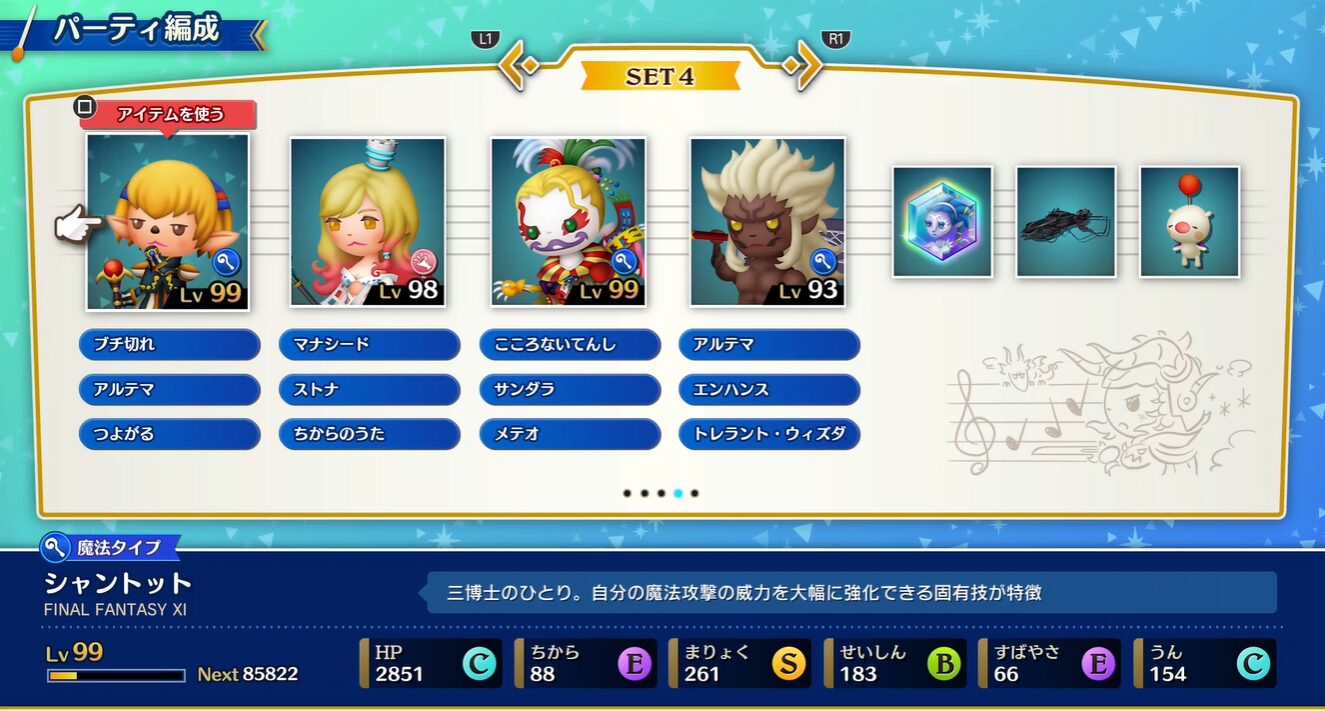Choose the ストナ ability
Image resolution: width=1325 pixels, height=711 pixels.
pos(369,390)
